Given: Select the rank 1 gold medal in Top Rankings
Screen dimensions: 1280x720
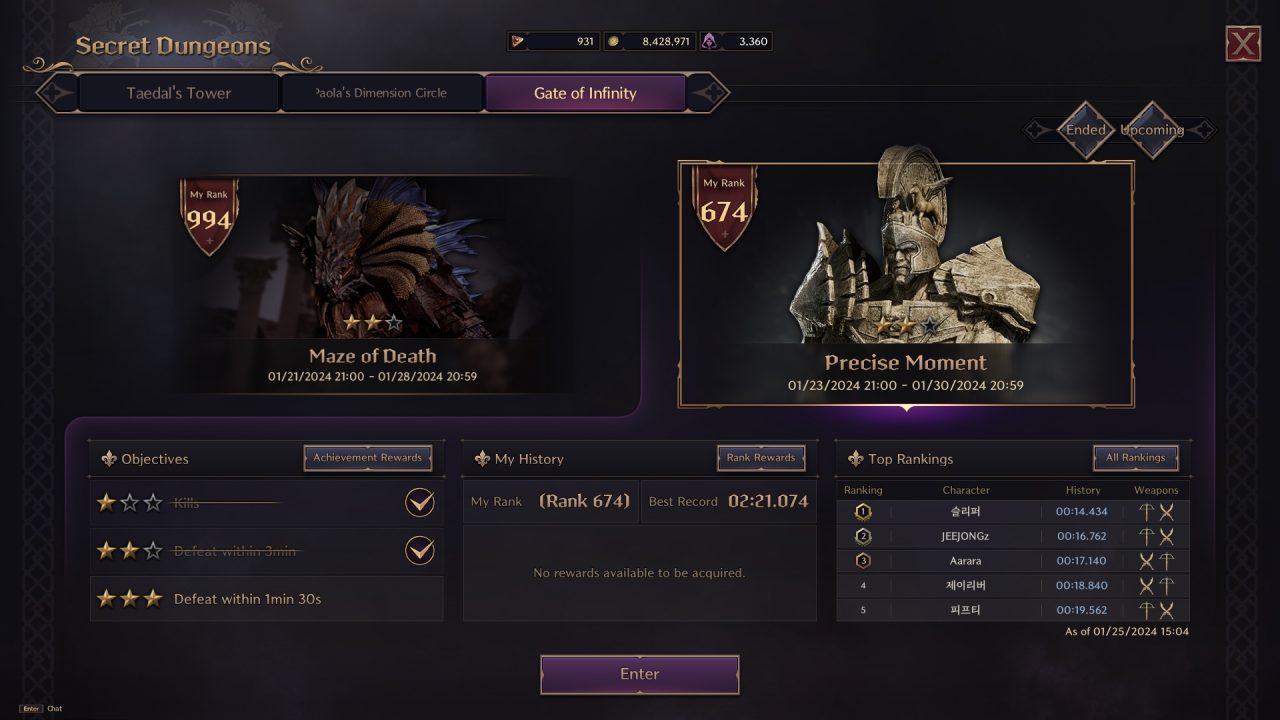Looking at the screenshot, I should pos(860,511).
